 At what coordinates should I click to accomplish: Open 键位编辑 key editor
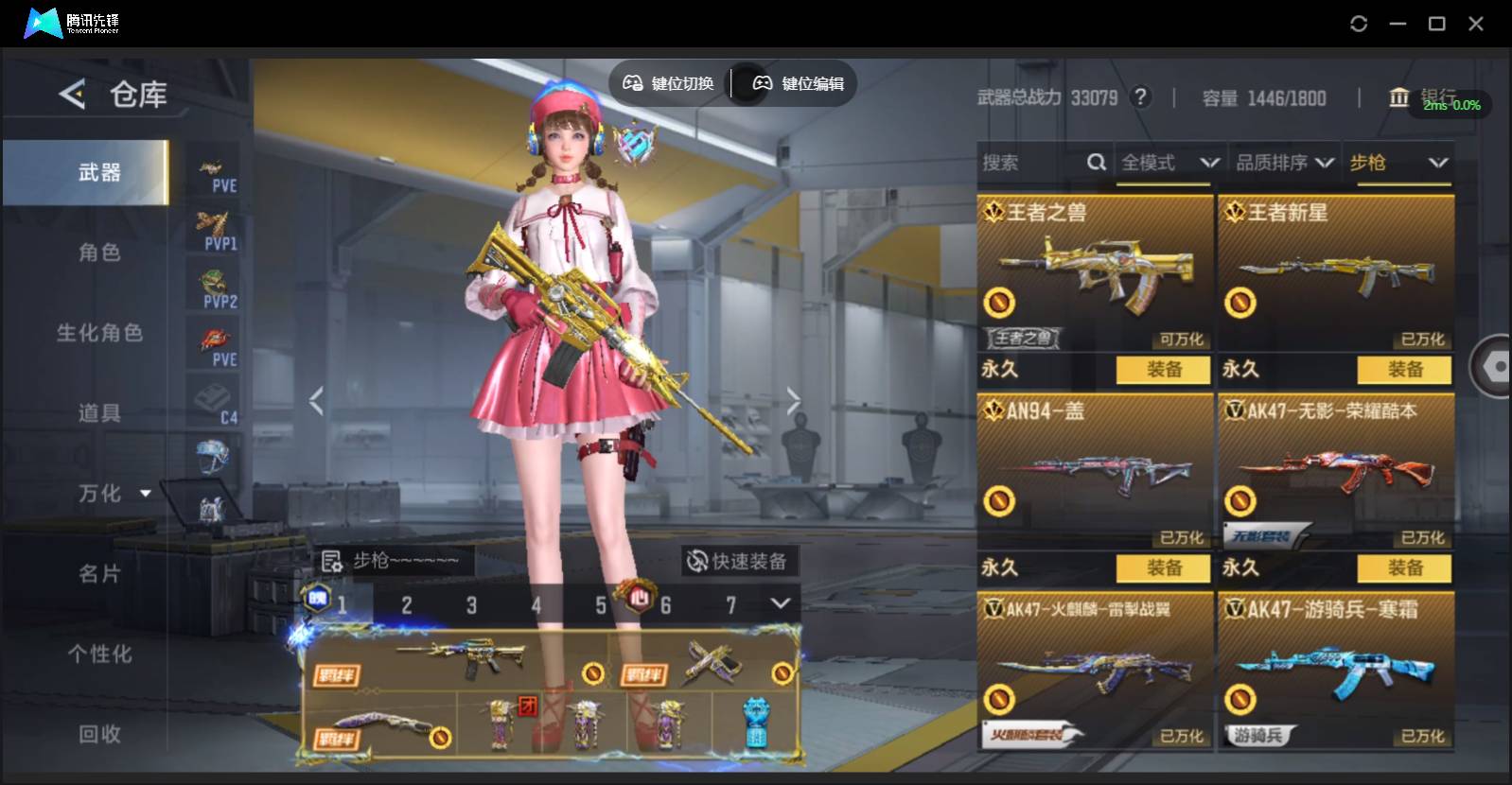pos(799,84)
